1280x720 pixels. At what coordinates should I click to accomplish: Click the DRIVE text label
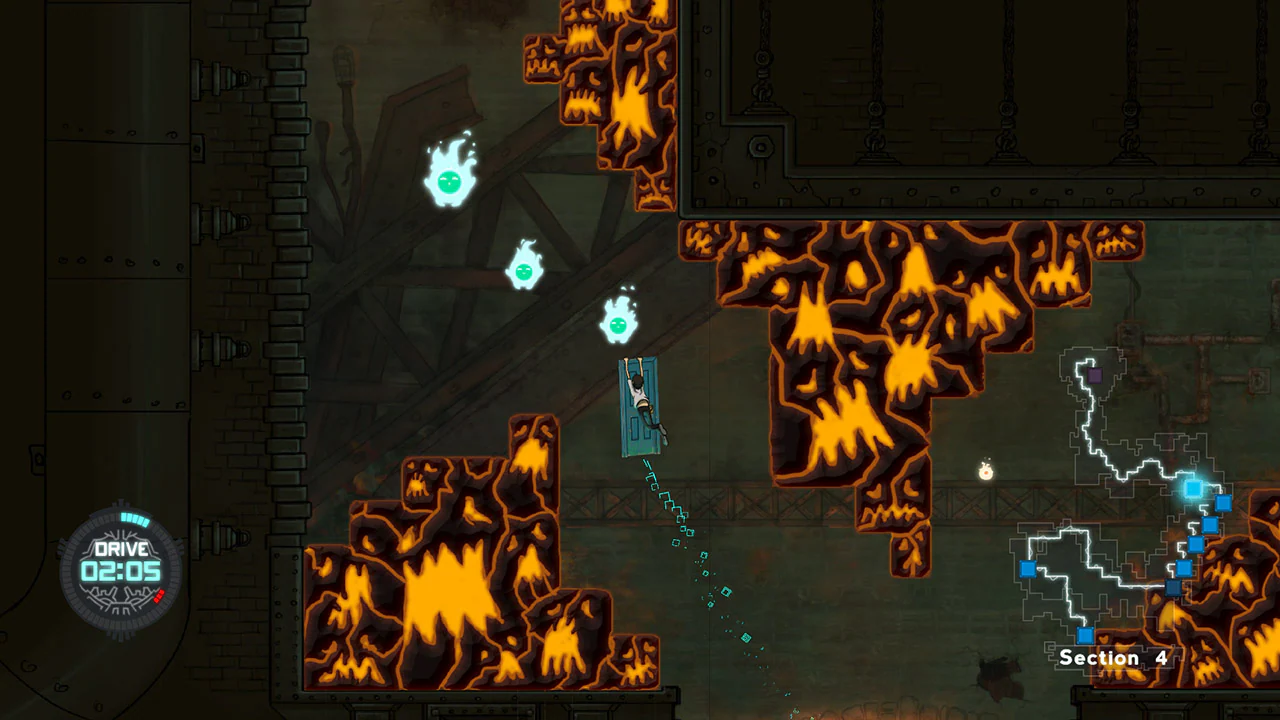coord(121,548)
